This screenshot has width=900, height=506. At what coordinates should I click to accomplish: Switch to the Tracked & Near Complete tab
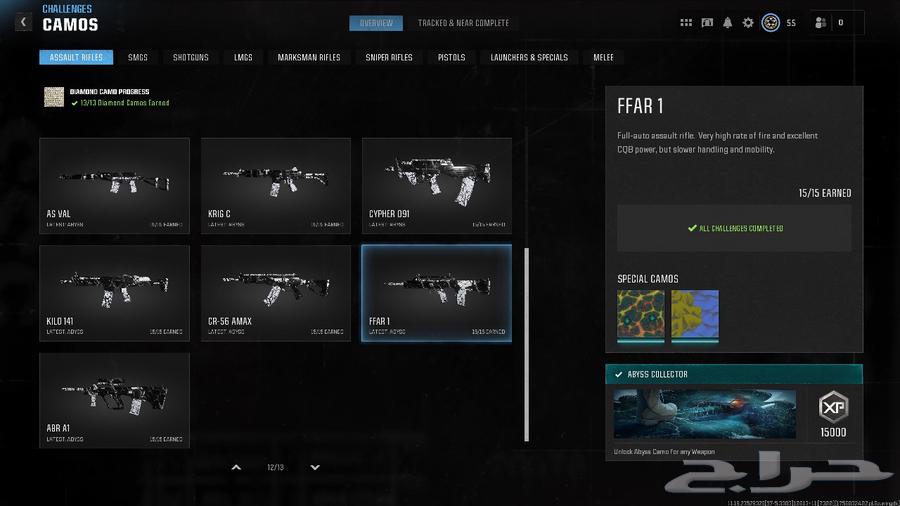(x=463, y=23)
